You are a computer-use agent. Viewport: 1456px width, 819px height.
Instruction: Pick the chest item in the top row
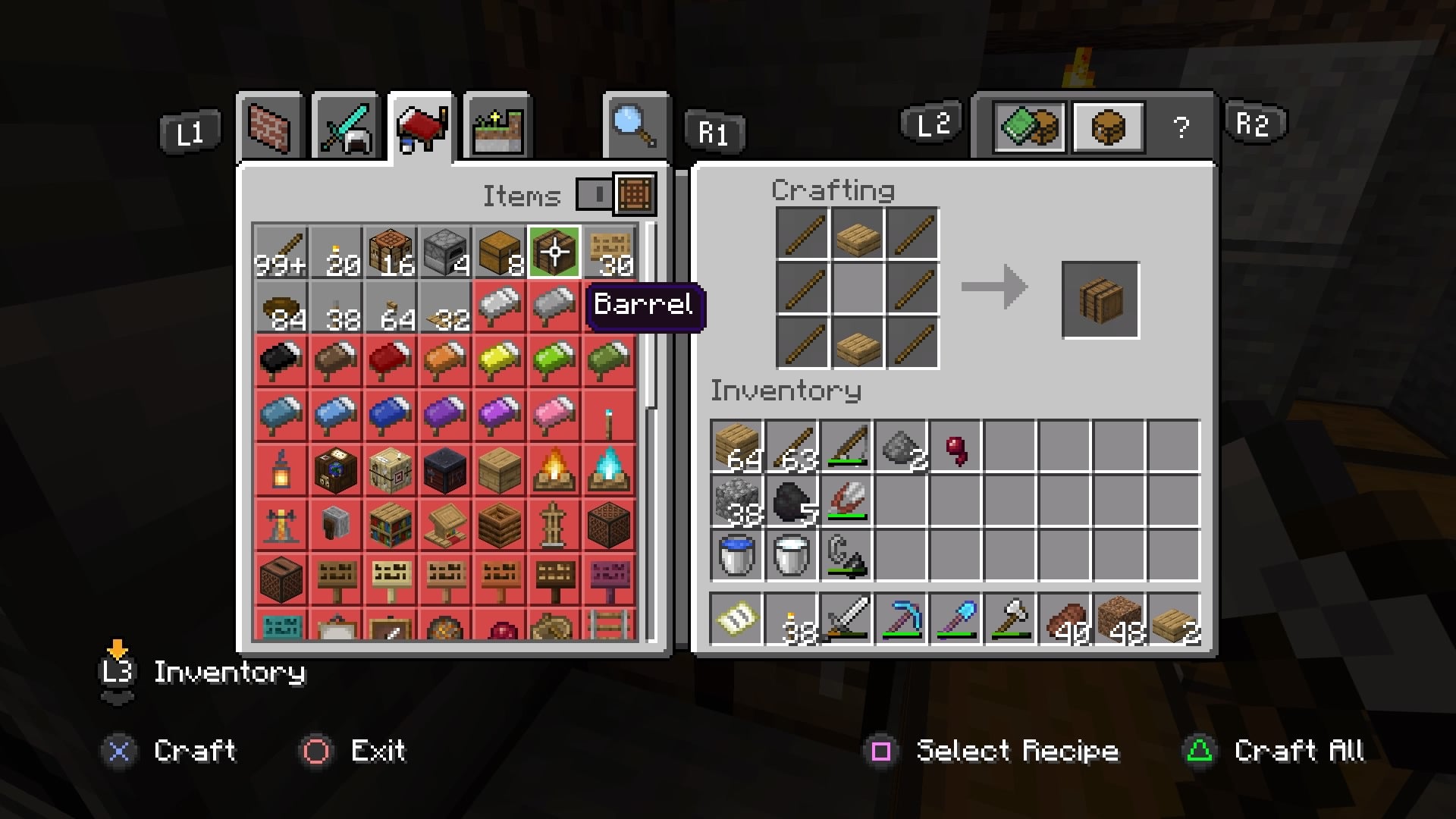point(500,250)
